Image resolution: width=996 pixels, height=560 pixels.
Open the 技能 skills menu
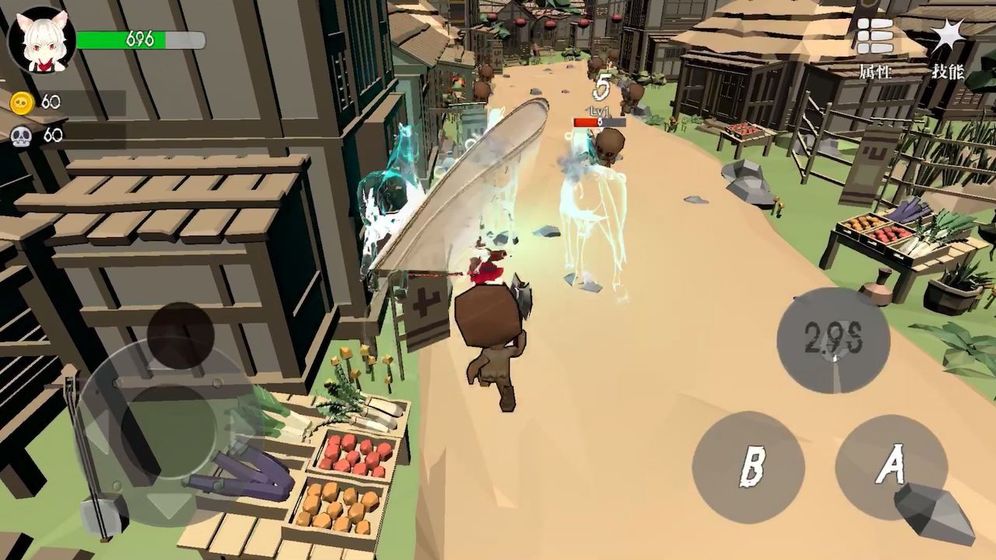pos(947,47)
